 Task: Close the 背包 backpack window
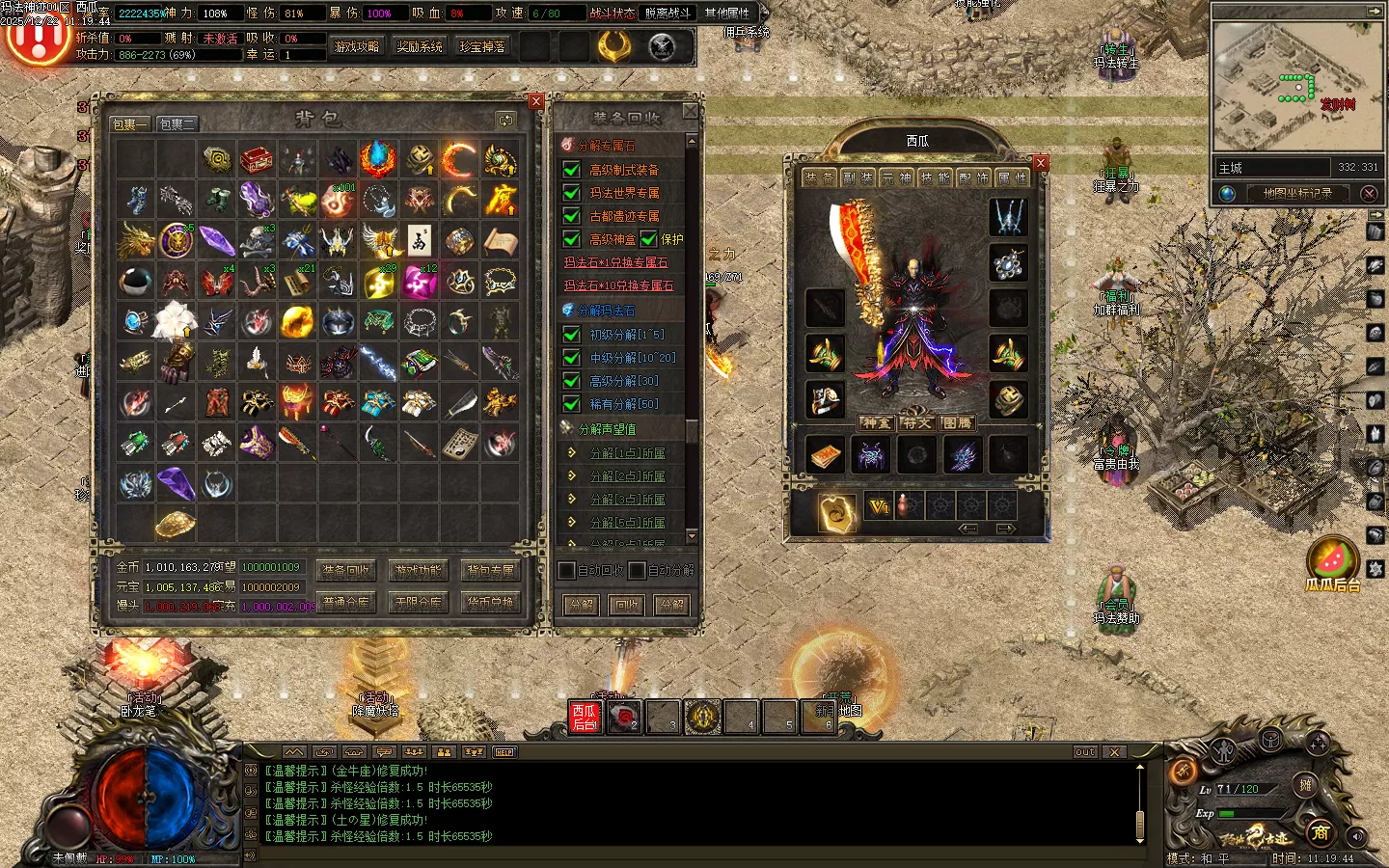[536, 101]
